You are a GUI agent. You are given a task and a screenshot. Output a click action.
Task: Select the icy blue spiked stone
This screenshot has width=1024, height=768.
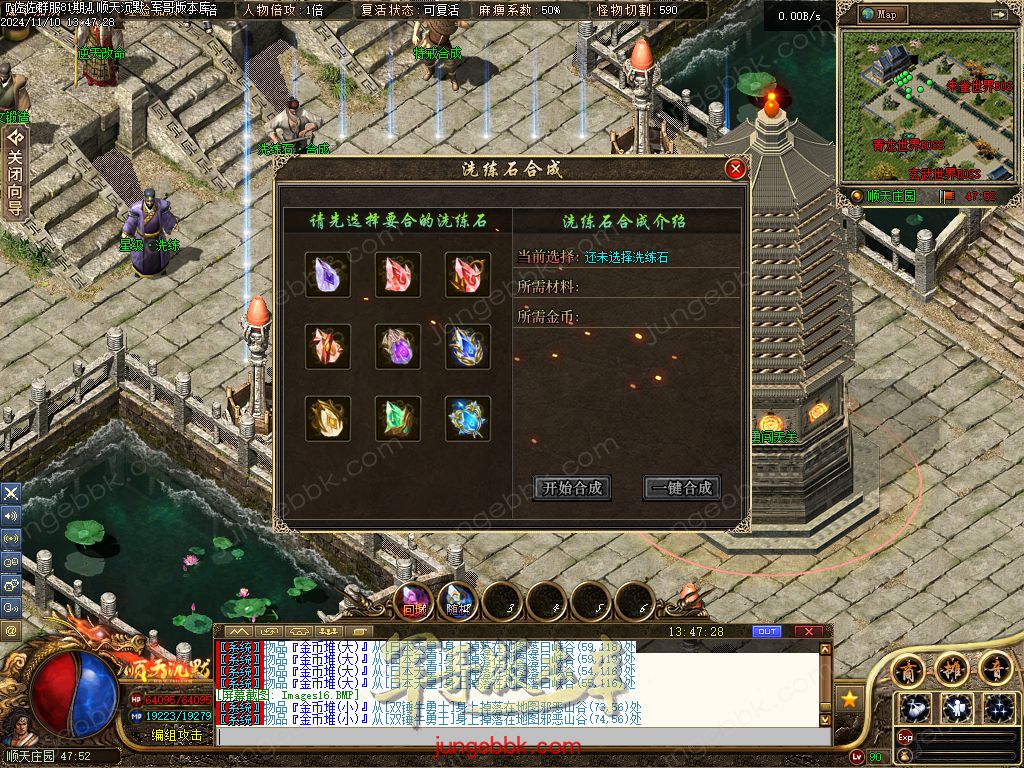tap(468, 419)
